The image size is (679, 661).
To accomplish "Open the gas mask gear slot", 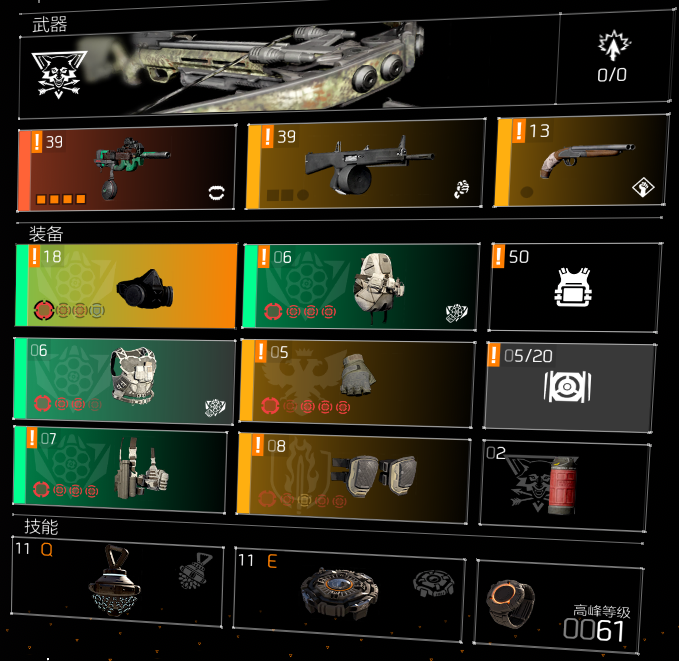I will (x=126, y=287).
